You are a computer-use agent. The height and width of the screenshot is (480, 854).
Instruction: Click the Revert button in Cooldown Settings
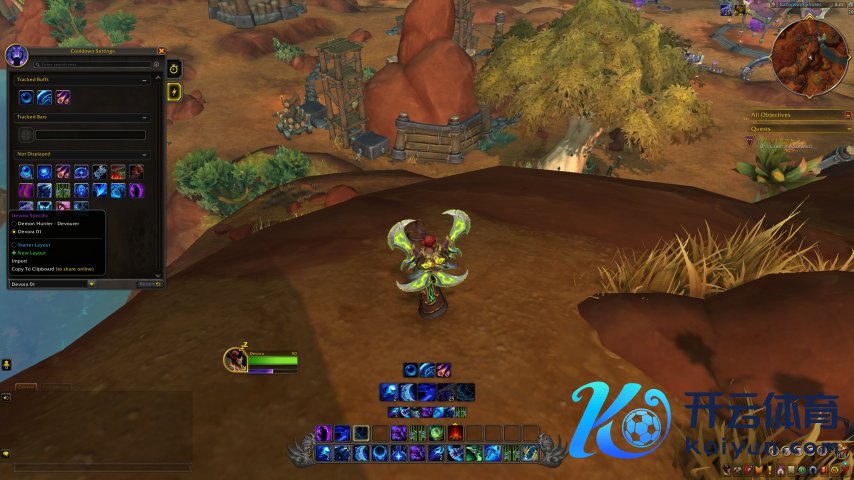[x=149, y=284]
